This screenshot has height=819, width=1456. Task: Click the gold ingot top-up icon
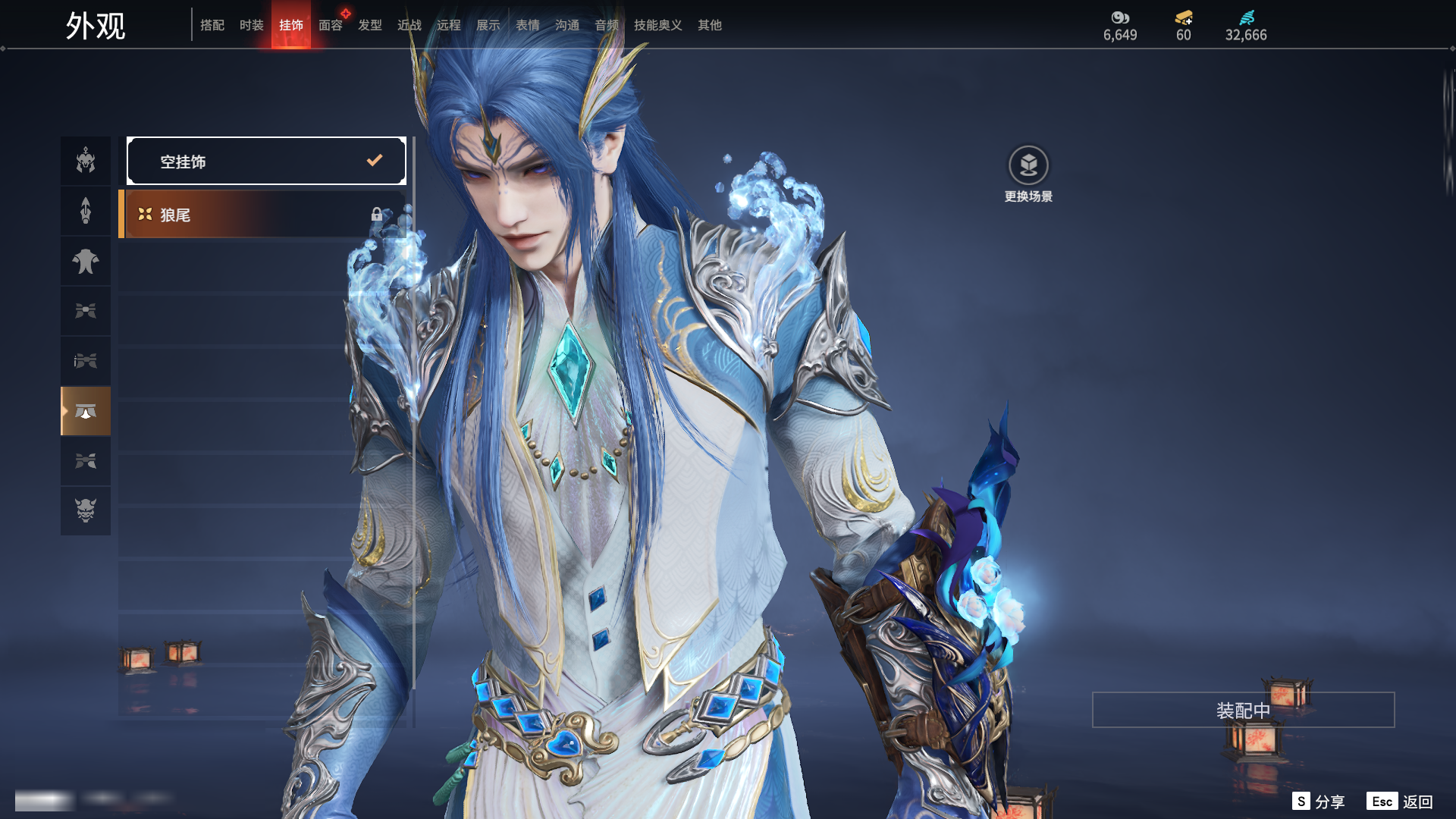pos(1183,17)
